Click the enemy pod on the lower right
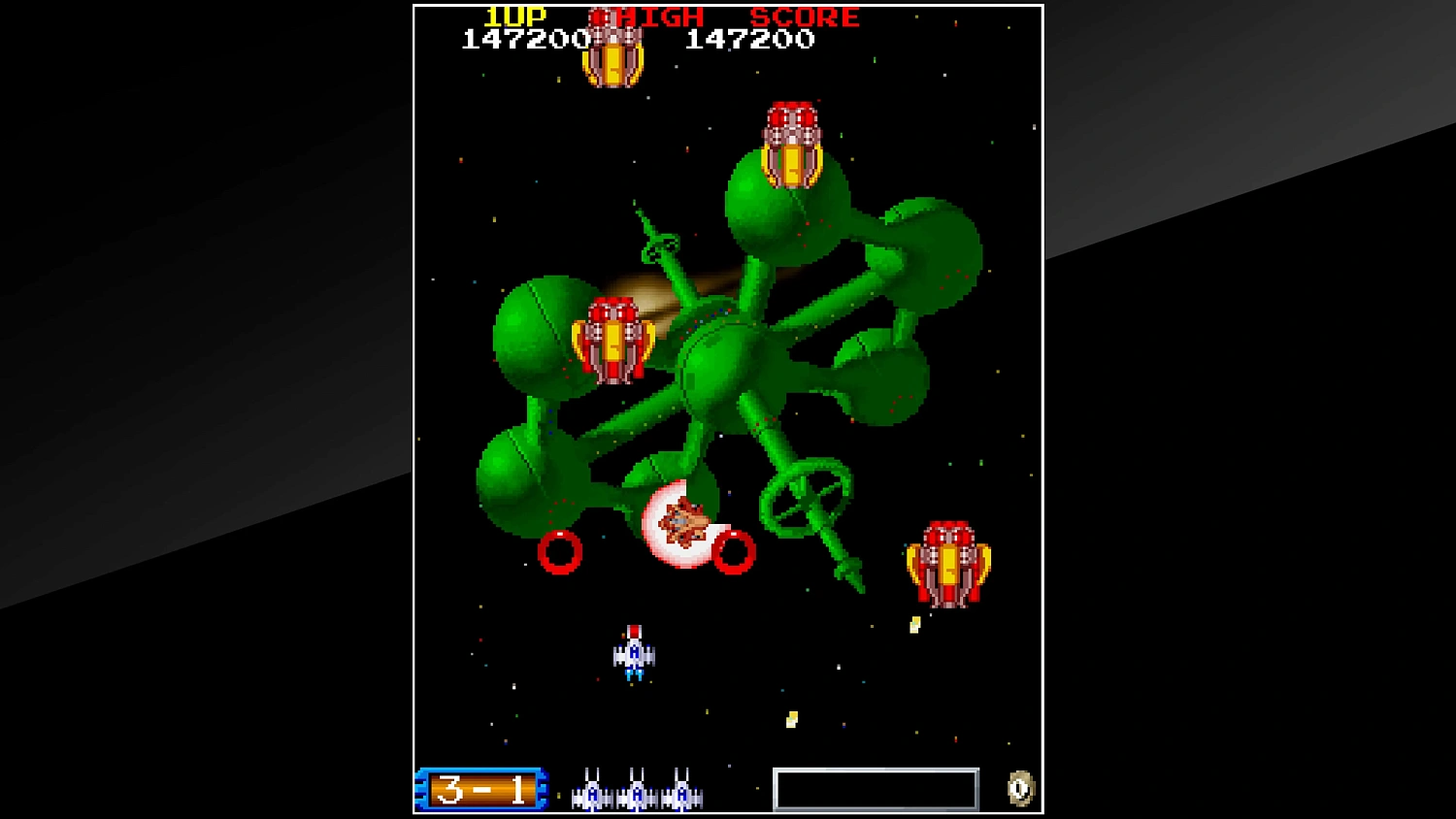Image resolution: width=1456 pixels, height=819 pixels. point(948,563)
